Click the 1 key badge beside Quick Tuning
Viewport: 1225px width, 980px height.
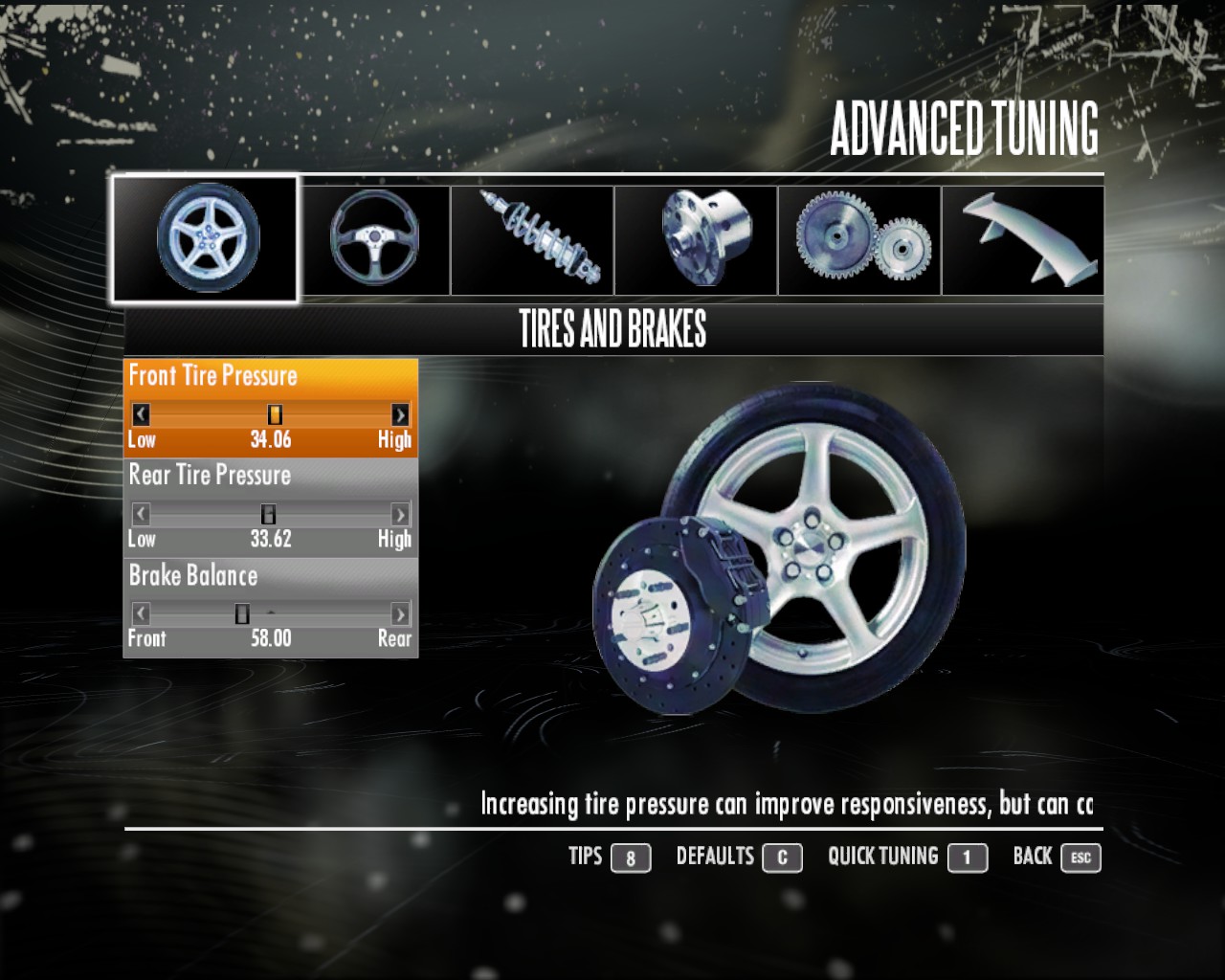pos(968,858)
